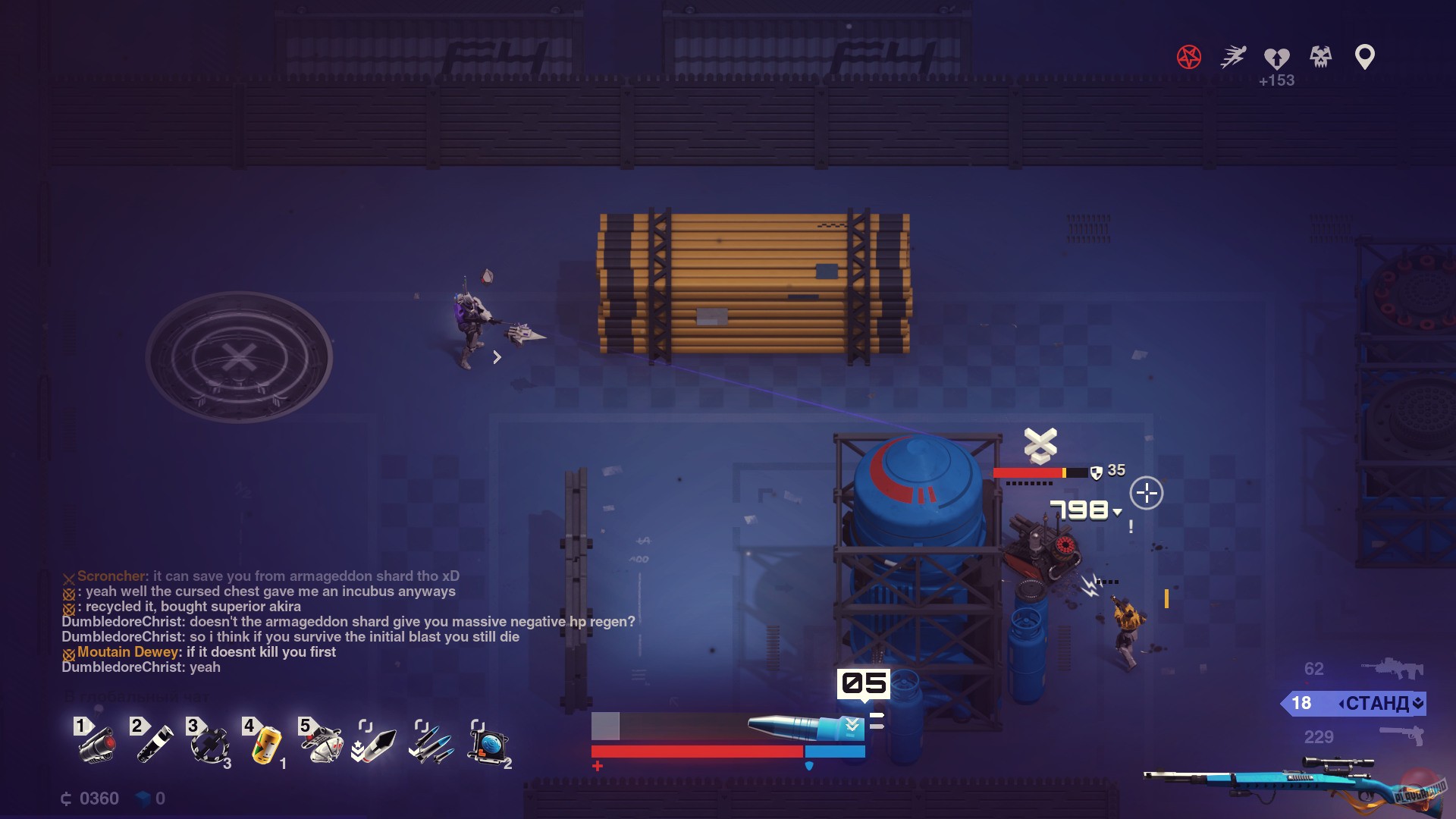Expand the 798 damage counter dropdown arrow
Viewport: 1456px width, 819px height.
[1117, 512]
